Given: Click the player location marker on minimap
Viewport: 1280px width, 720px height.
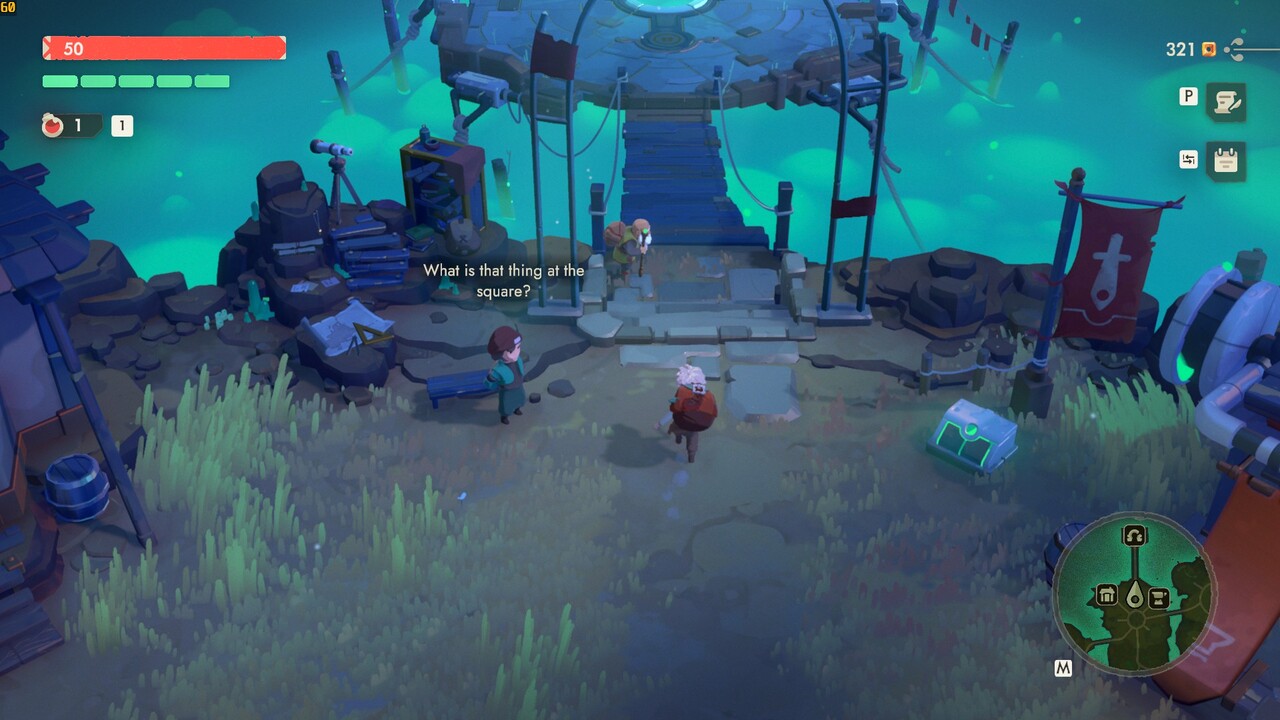Looking at the screenshot, I should tap(1134, 596).
